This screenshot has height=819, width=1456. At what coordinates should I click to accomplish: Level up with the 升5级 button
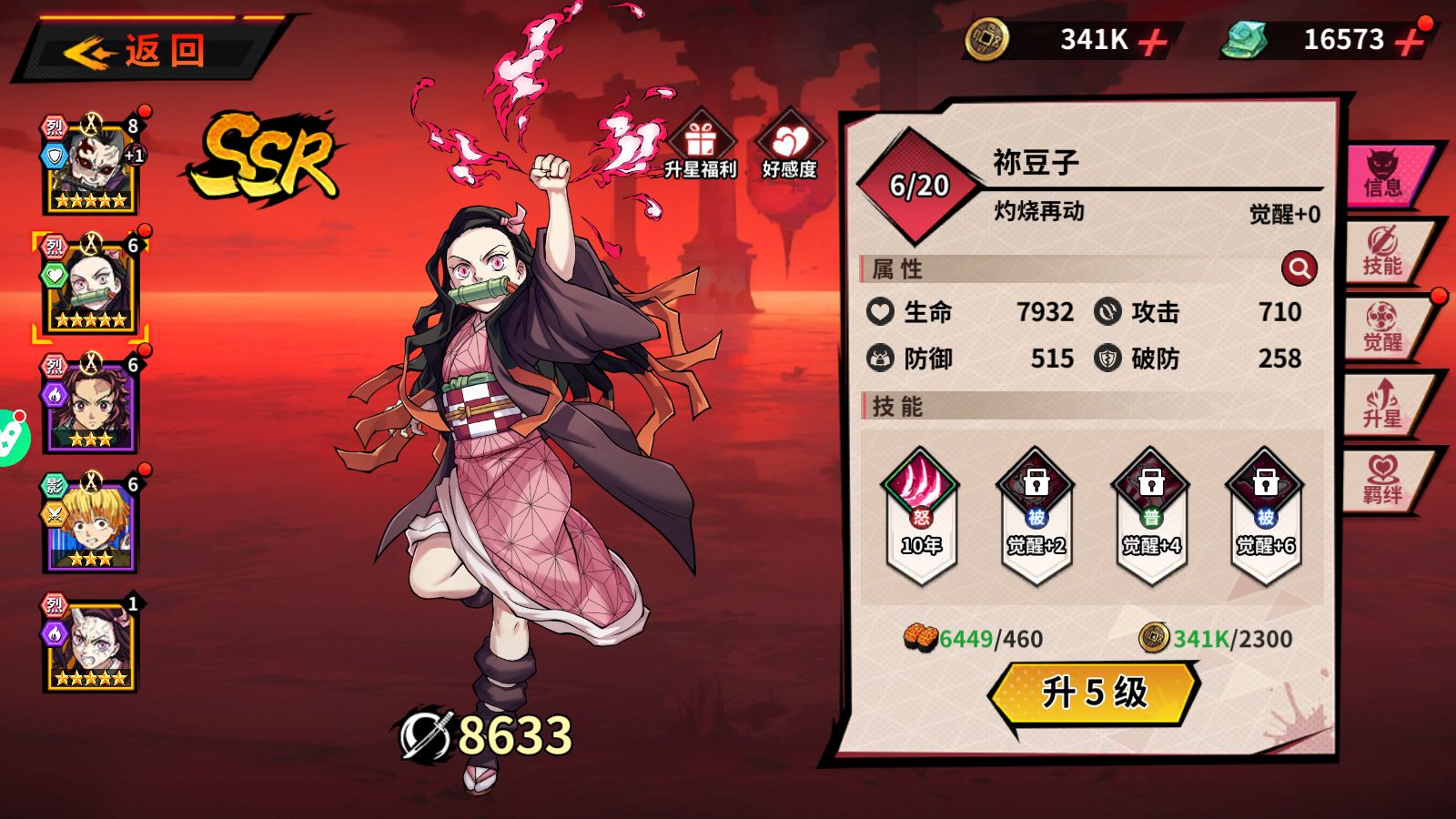[1095, 693]
